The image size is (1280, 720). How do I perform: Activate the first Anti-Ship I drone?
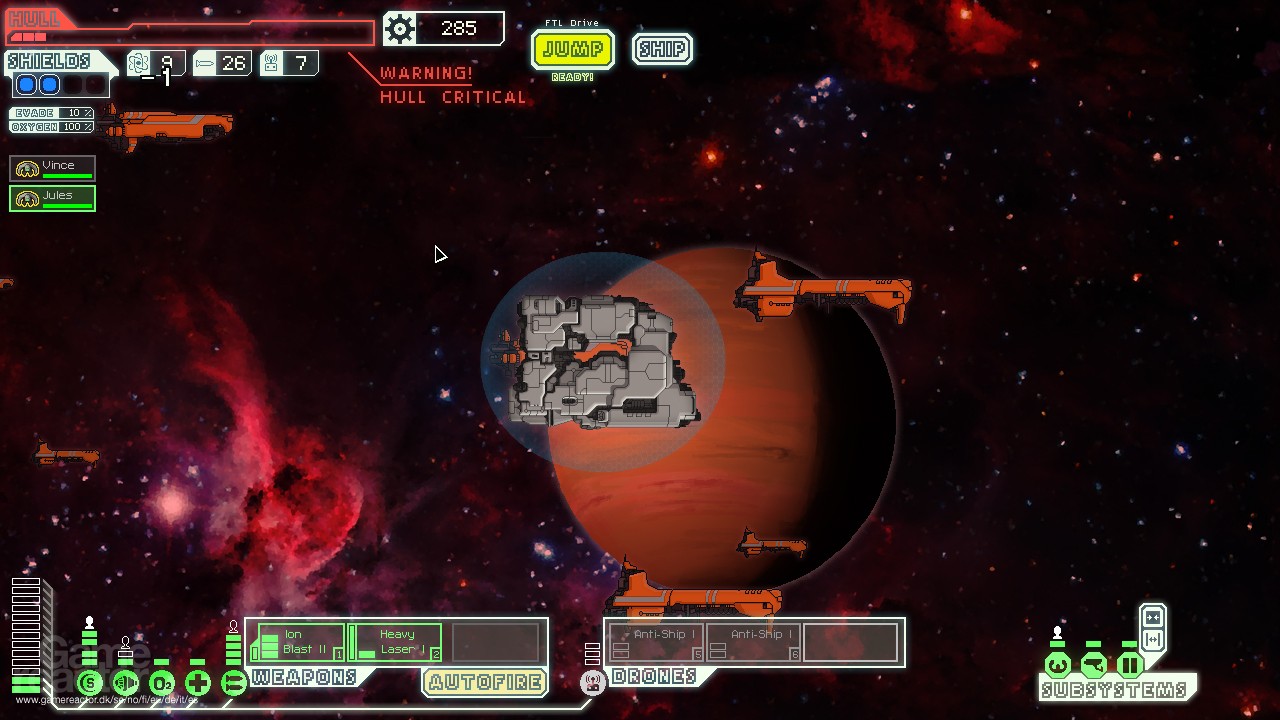pyautogui.click(x=654, y=640)
